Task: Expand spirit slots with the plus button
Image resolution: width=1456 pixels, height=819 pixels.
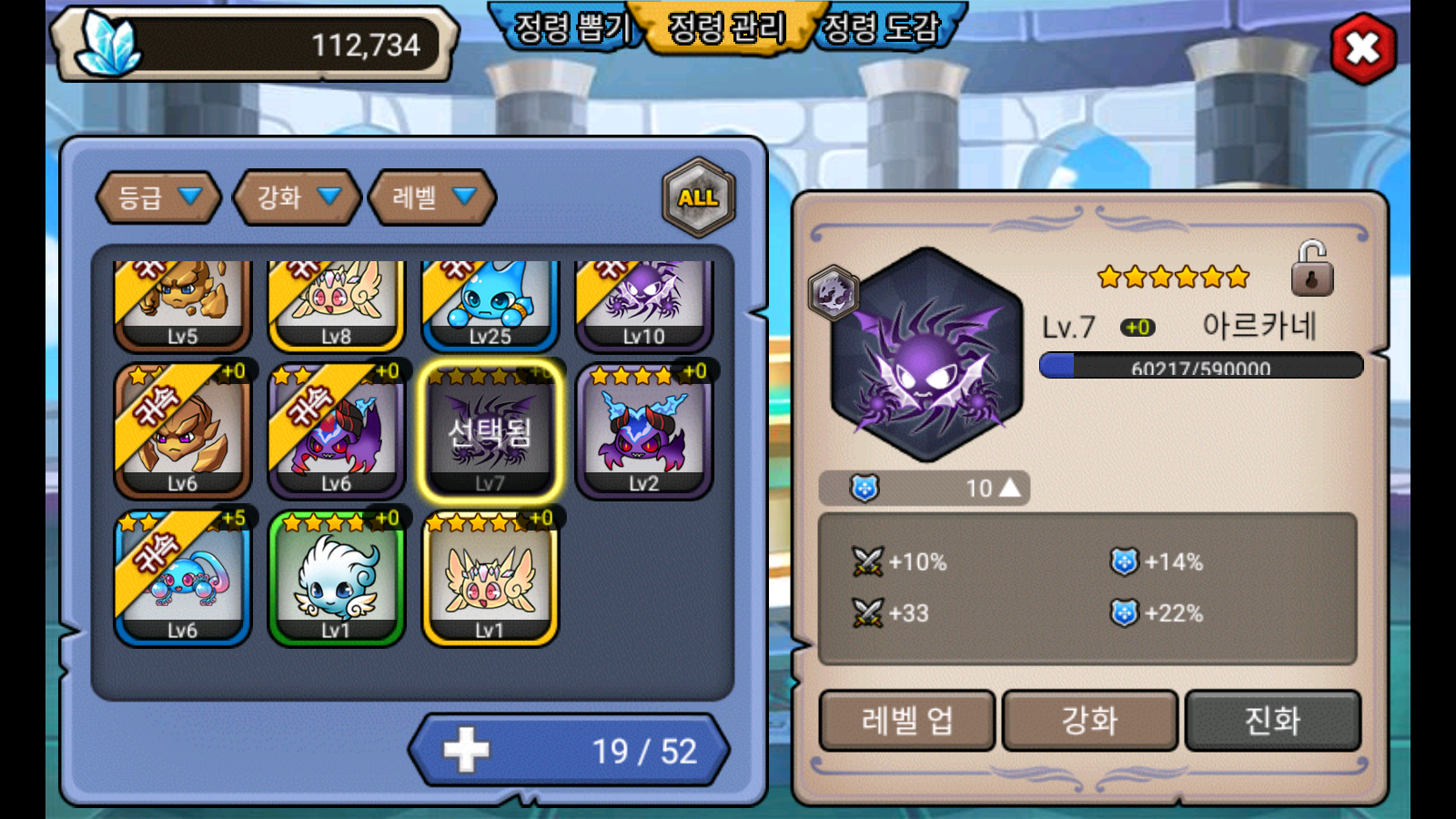Action: 466,751
